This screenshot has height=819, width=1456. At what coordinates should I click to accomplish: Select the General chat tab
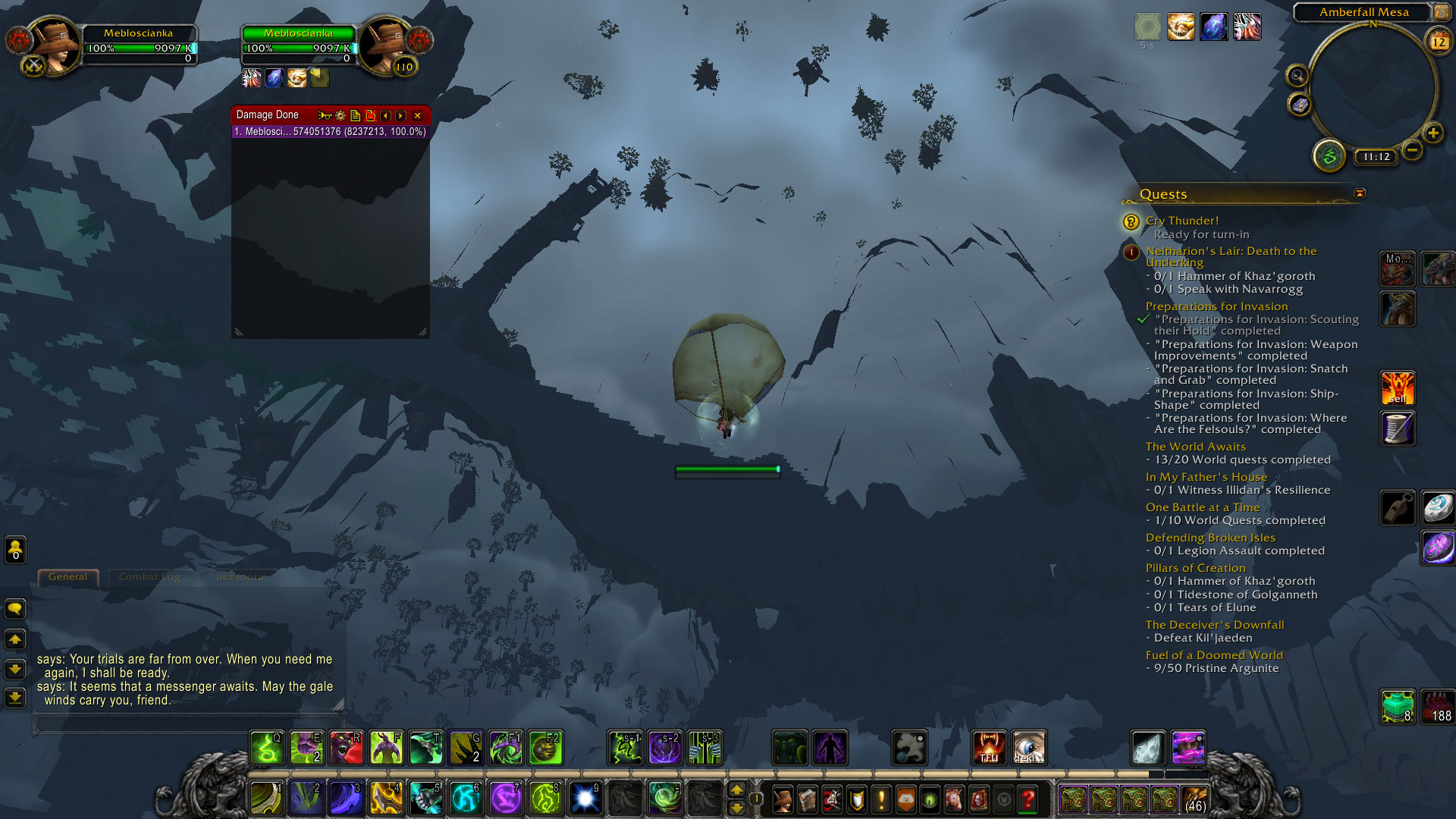pos(67,577)
